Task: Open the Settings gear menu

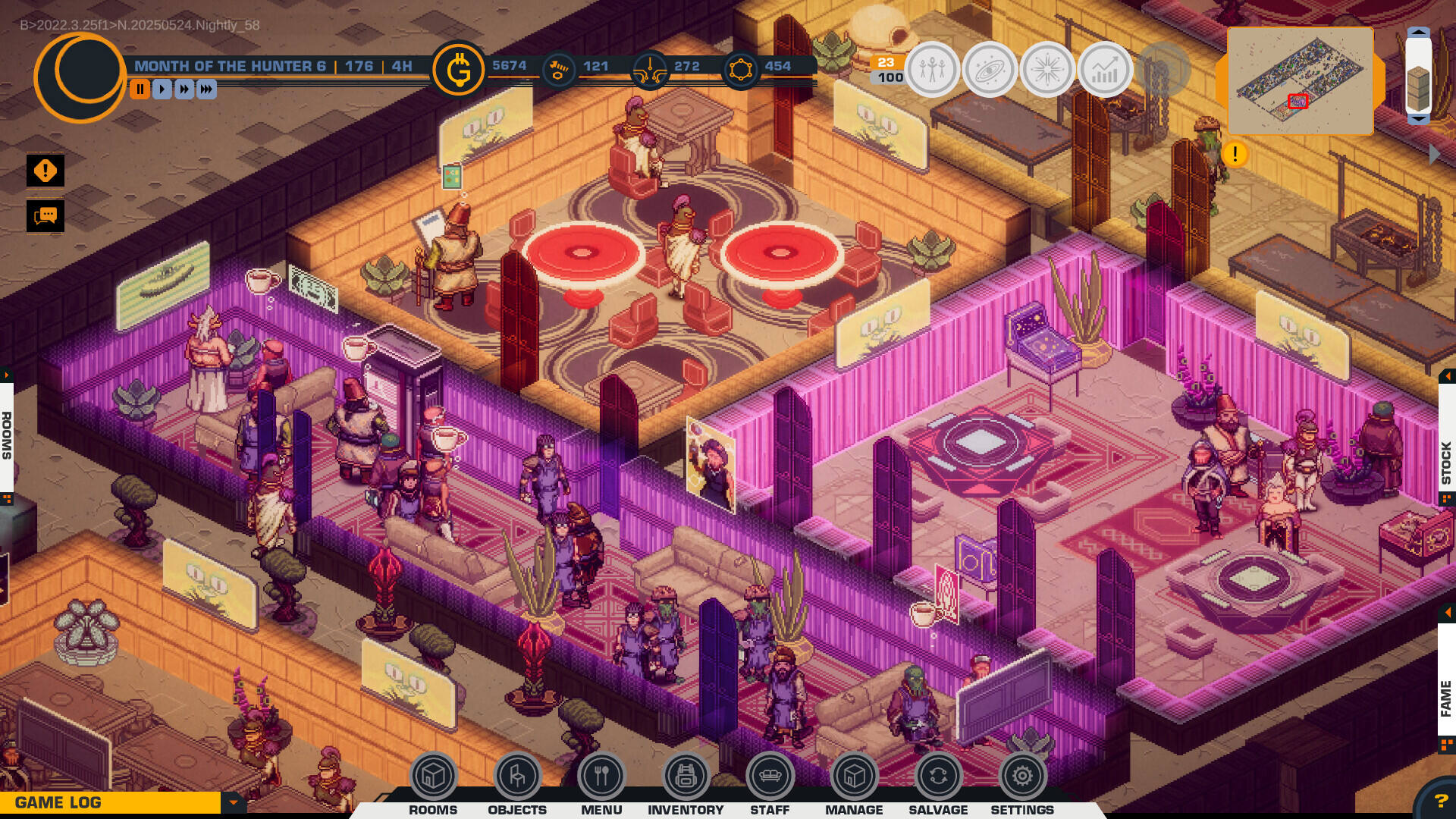Action: pos(1021,777)
